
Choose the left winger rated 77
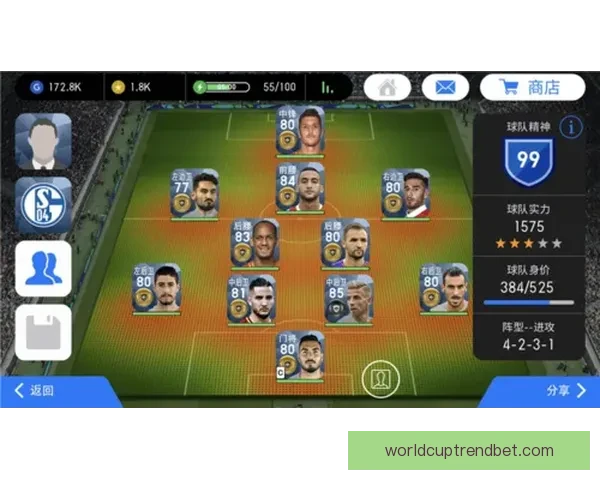194,193
